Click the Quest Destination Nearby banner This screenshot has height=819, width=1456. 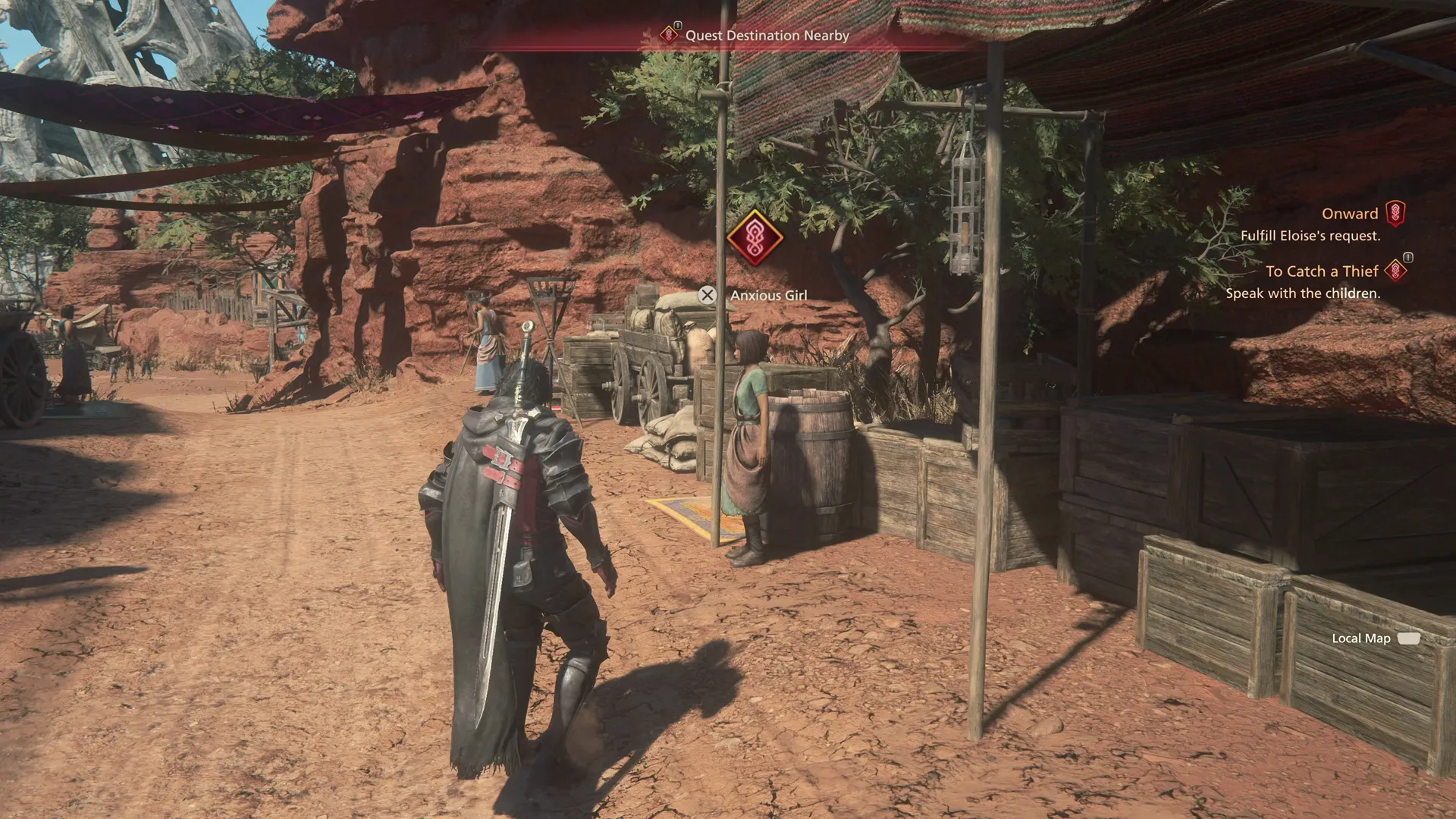pyautogui.click(x=766, y=36)
